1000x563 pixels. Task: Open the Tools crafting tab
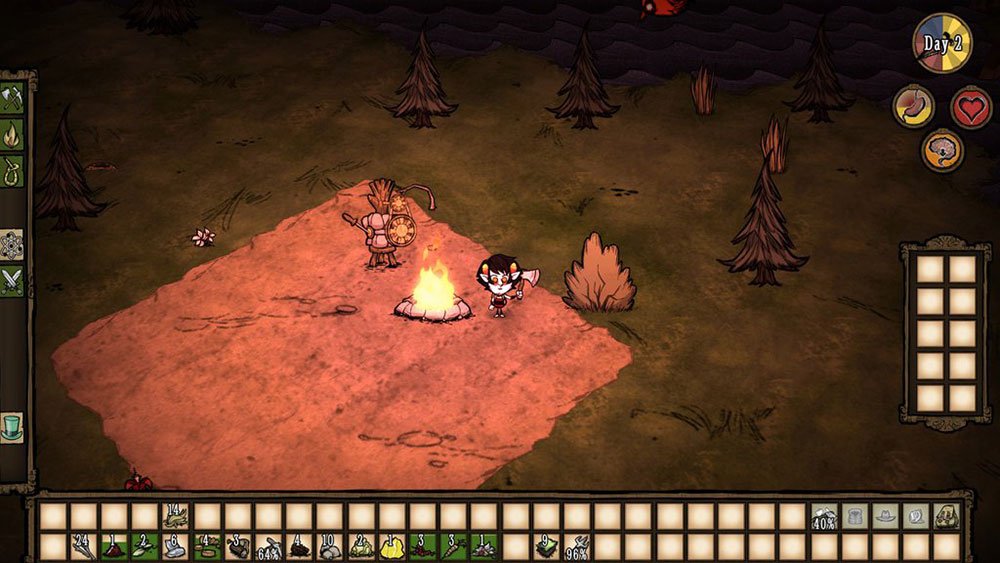coord(12,99)
